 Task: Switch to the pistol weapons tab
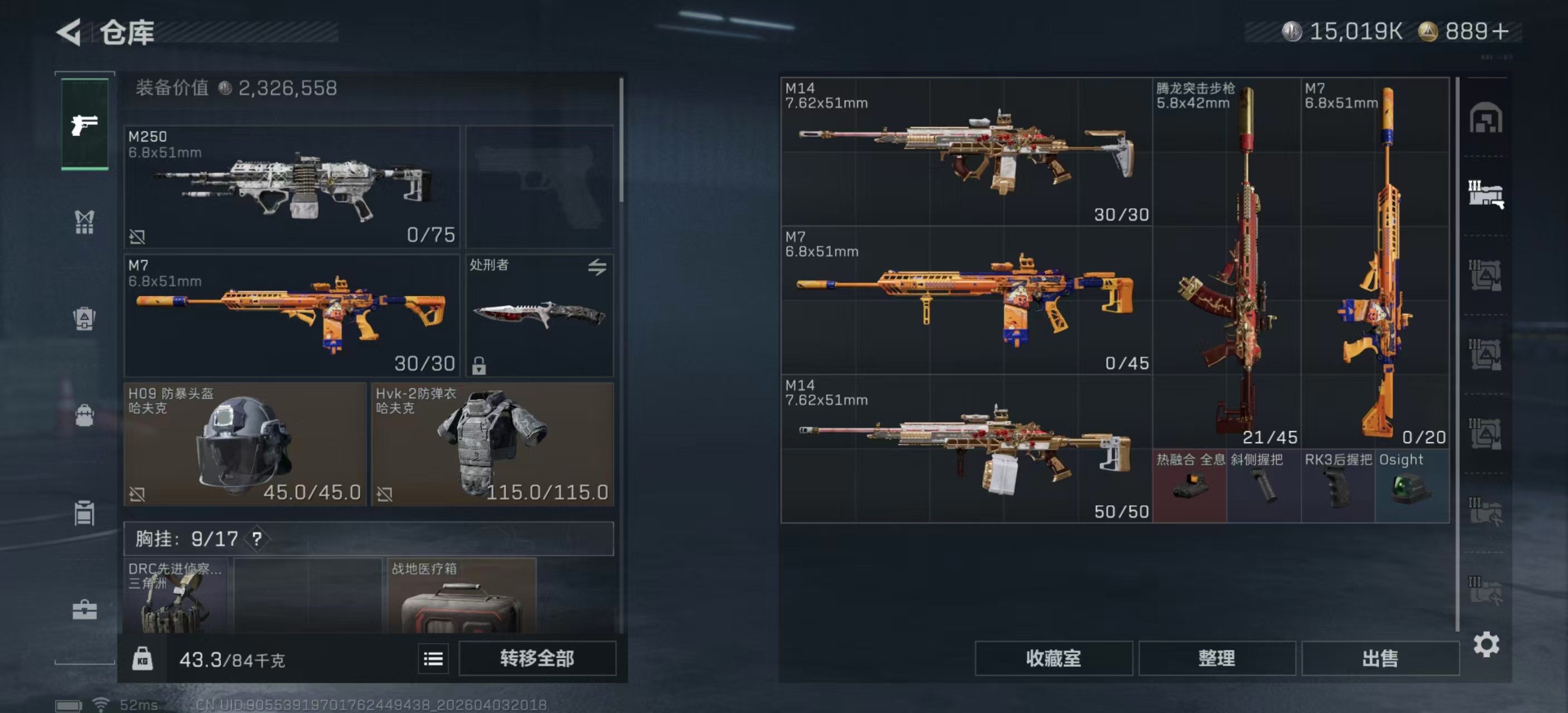tap(85, 125)
